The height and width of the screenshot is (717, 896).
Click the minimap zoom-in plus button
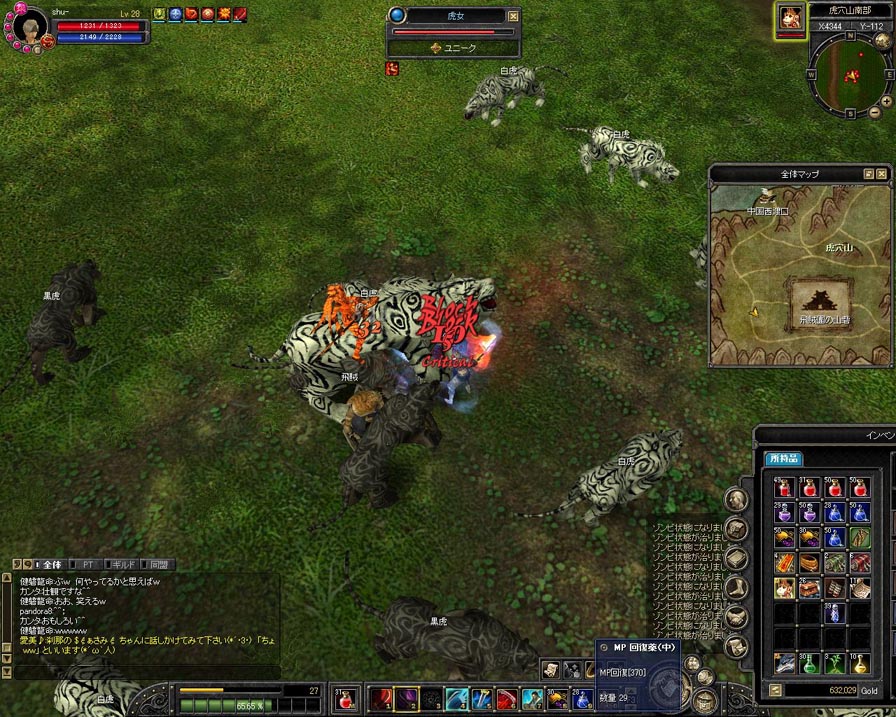[885, 103]
